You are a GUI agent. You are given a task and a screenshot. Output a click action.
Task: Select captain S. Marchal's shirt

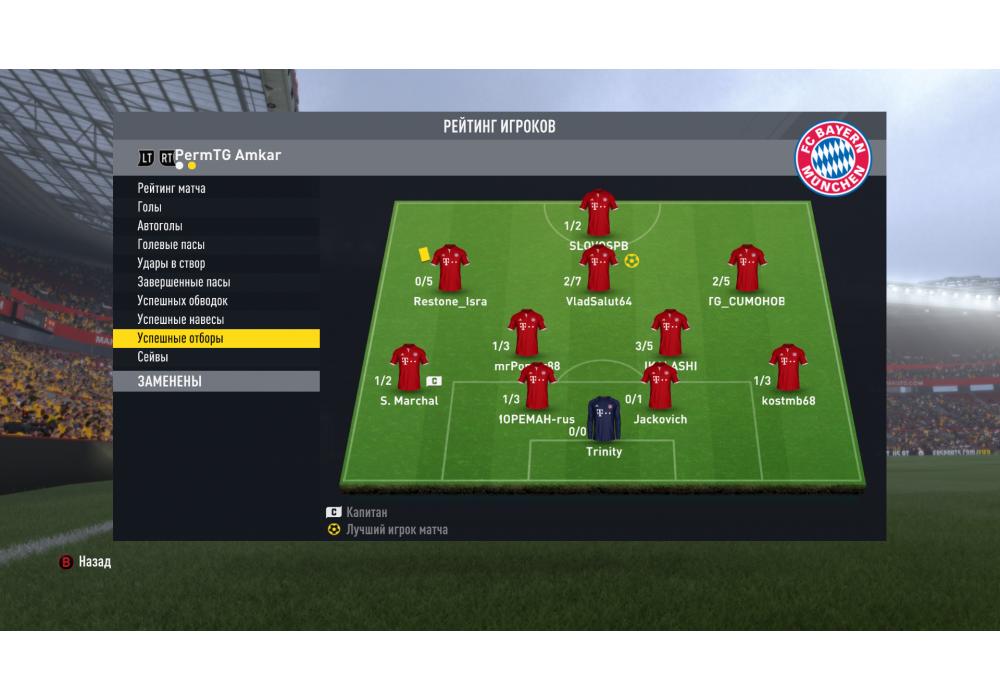[x=408, y=367]
